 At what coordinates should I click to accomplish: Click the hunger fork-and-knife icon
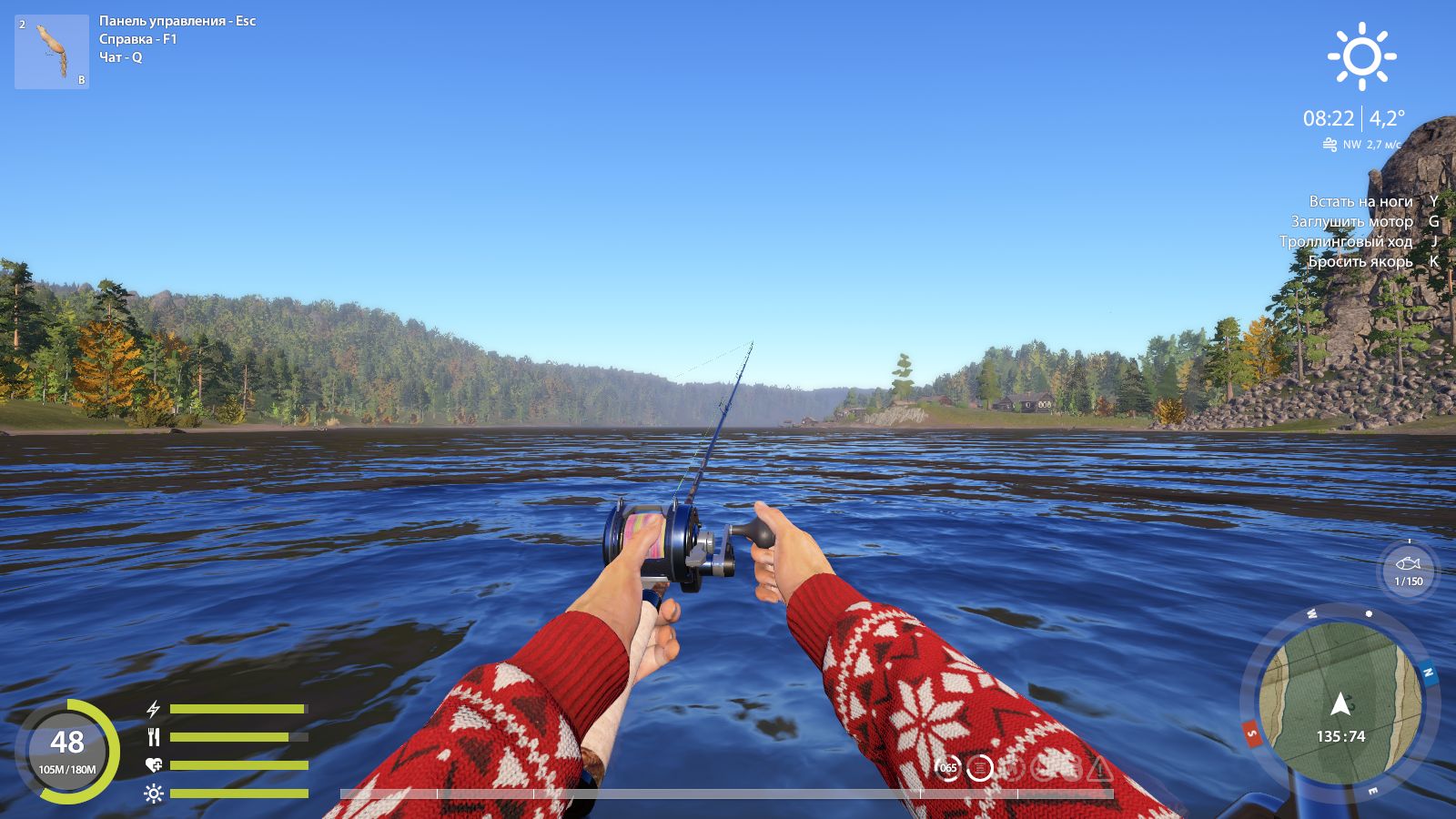click(x=153, y=735)
